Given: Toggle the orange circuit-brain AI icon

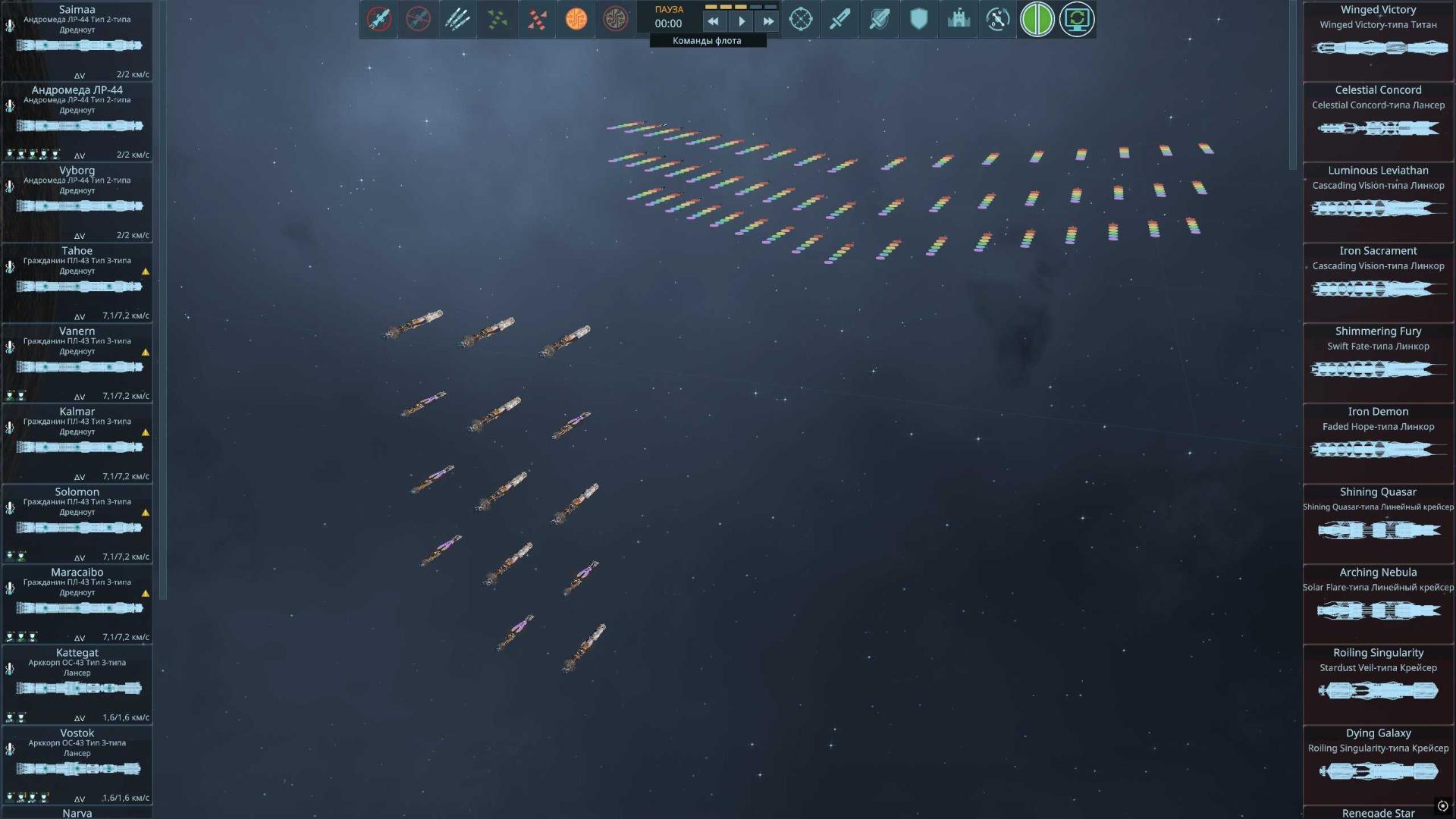Looking at the screenshot, I should tap(576, 20).
